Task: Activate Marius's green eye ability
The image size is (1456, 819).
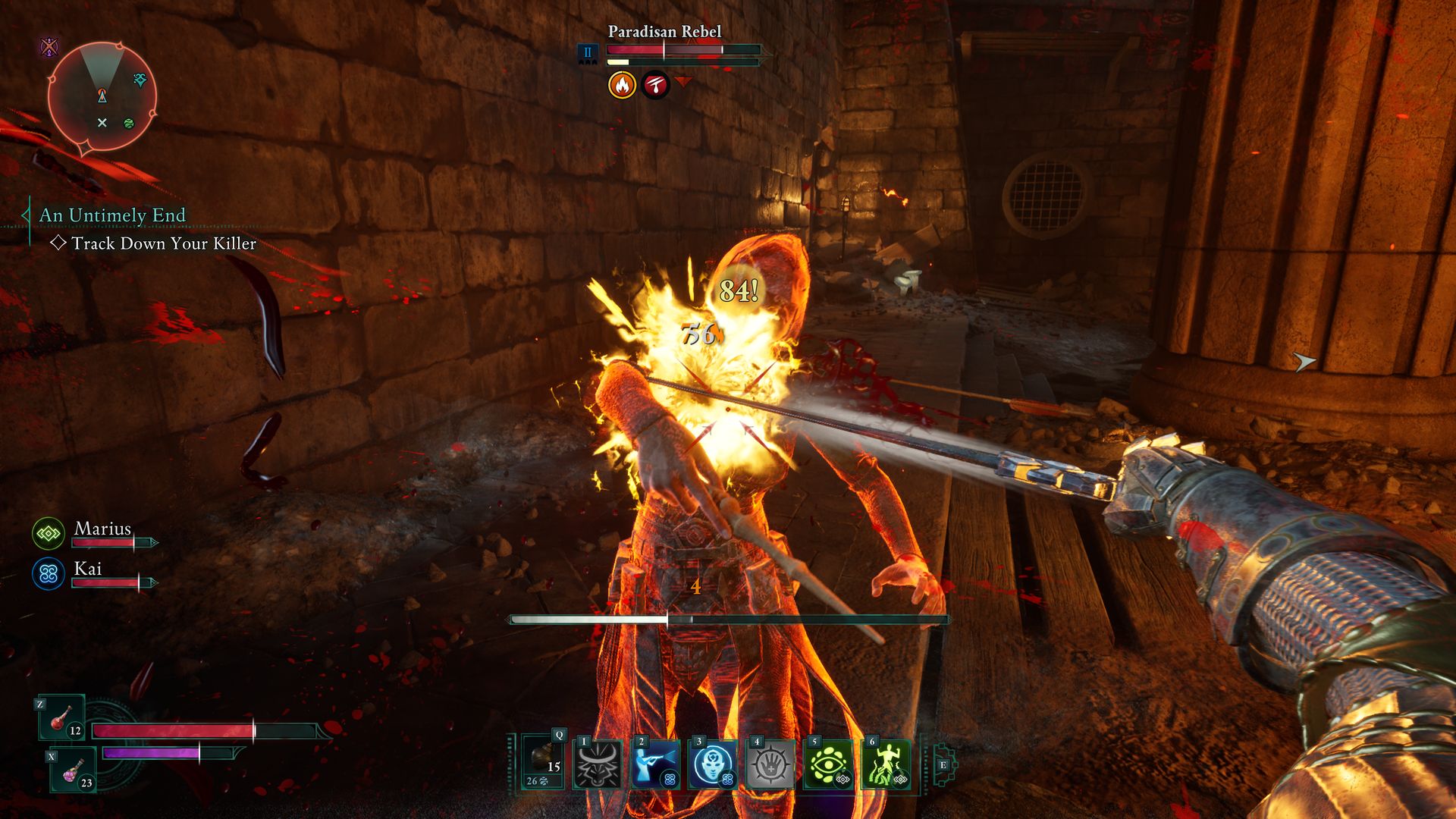Action: pos(827,764)
